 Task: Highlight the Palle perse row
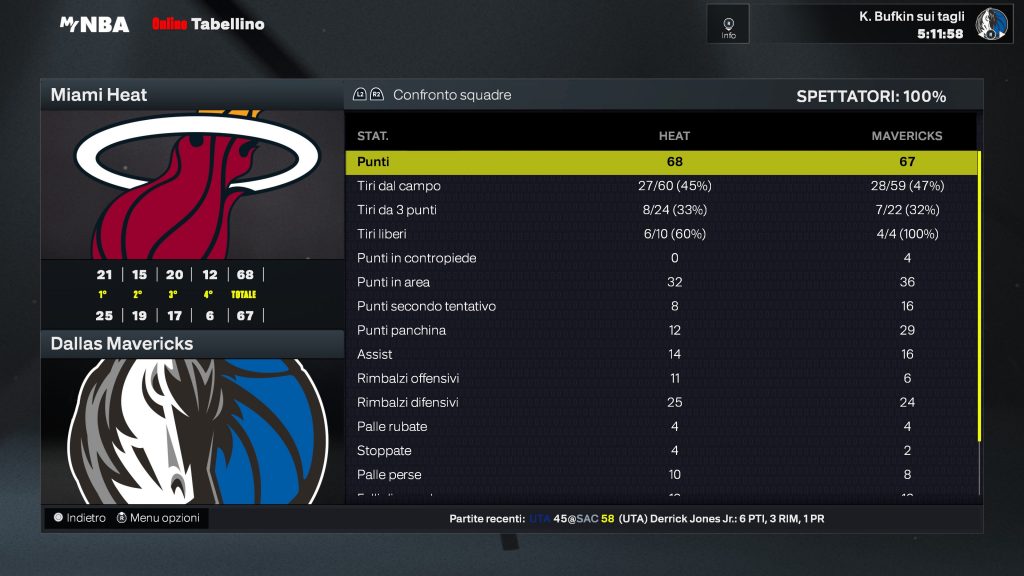click(x=660, y=474)
